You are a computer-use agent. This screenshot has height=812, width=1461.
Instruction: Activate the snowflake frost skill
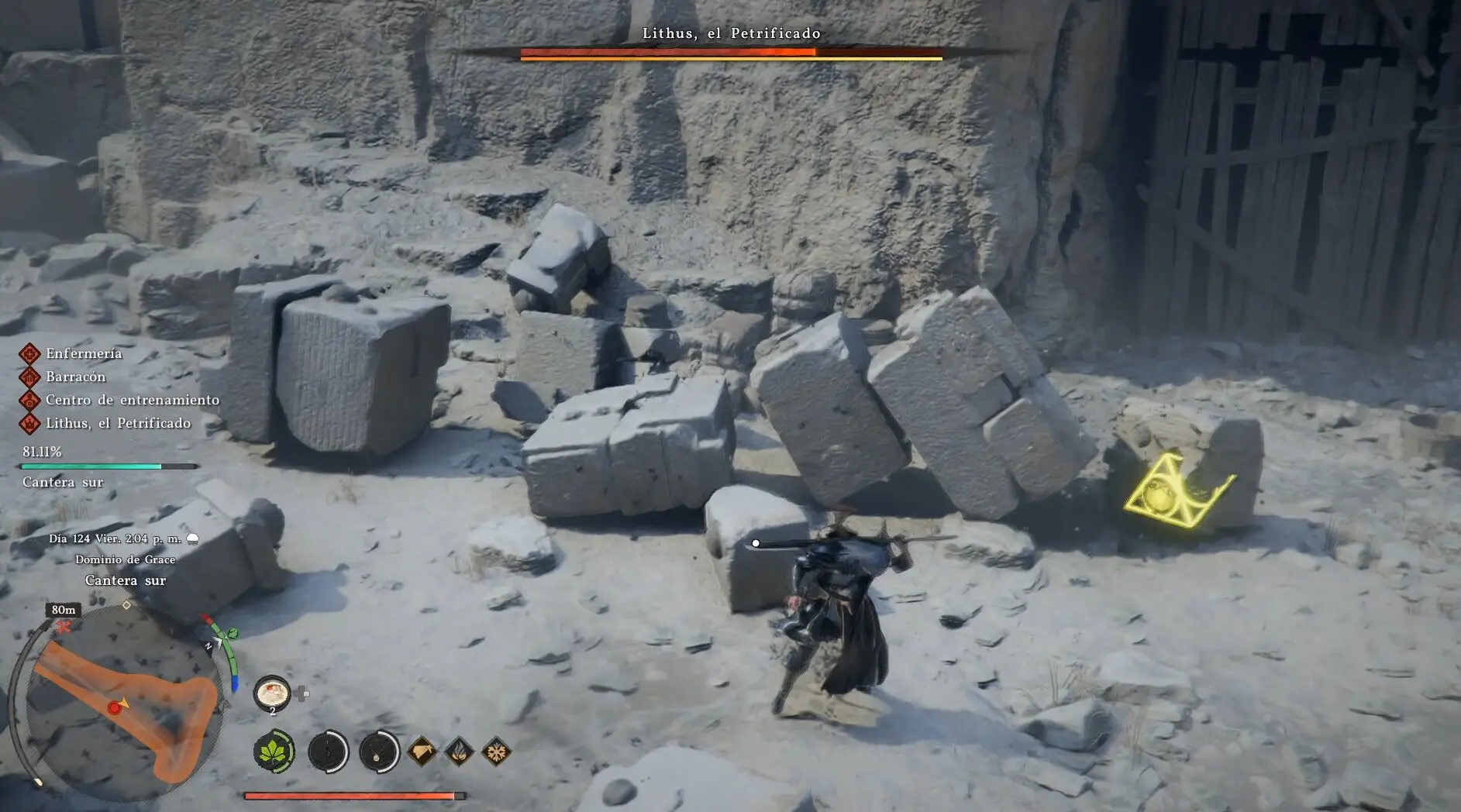(x=496, y=752)
